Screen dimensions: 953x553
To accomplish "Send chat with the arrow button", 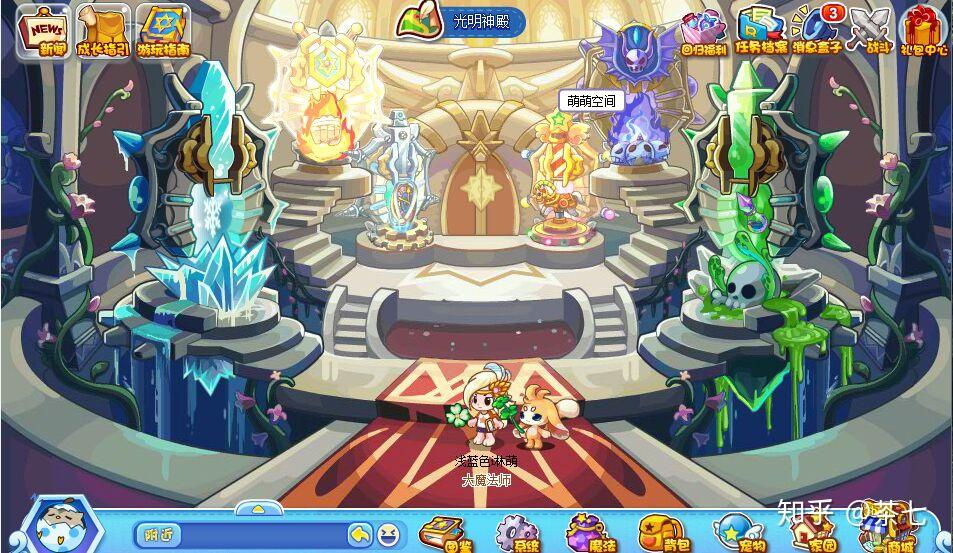I will 360,535.
